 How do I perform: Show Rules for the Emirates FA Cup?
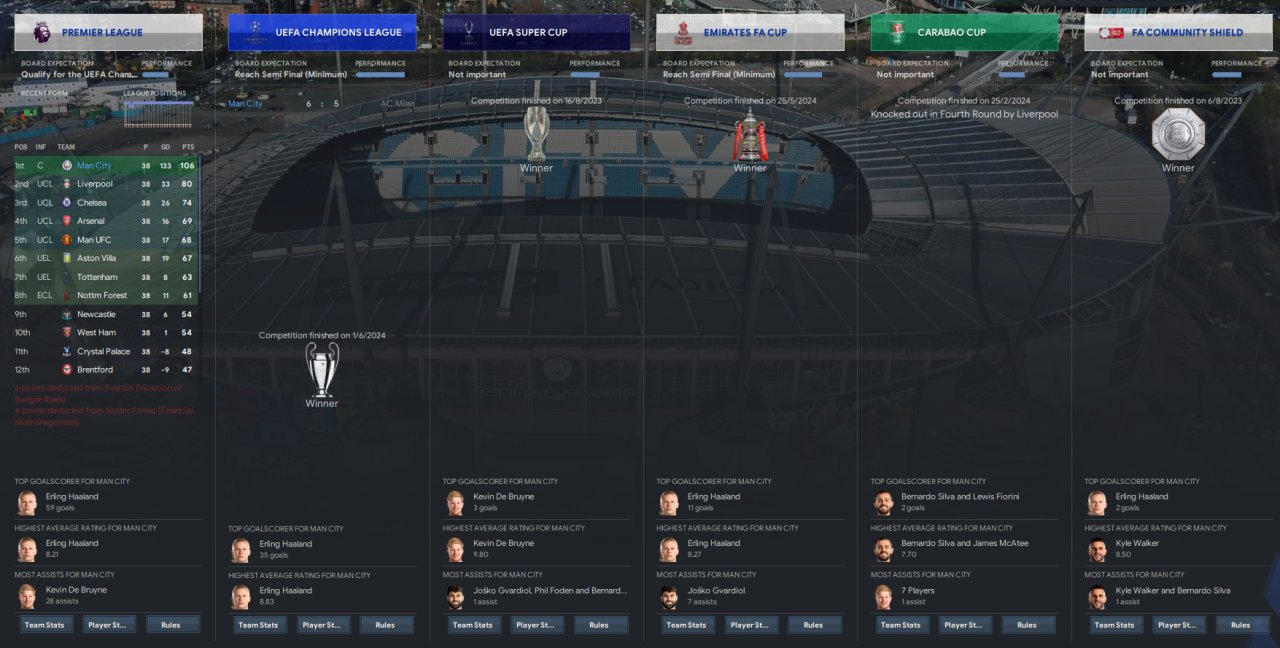(x=813, y=625)
